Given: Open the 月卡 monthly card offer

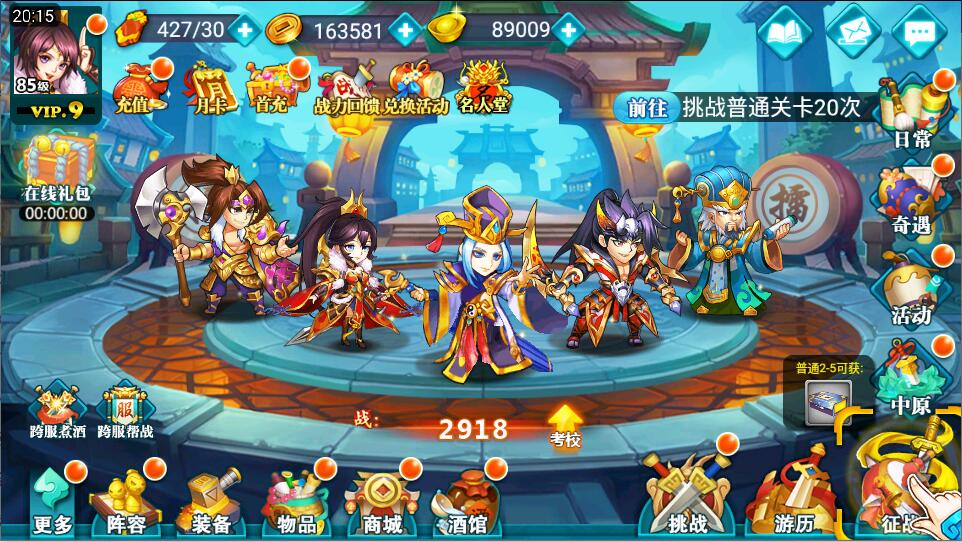Looking at the screenshot, I should point(207,85).
